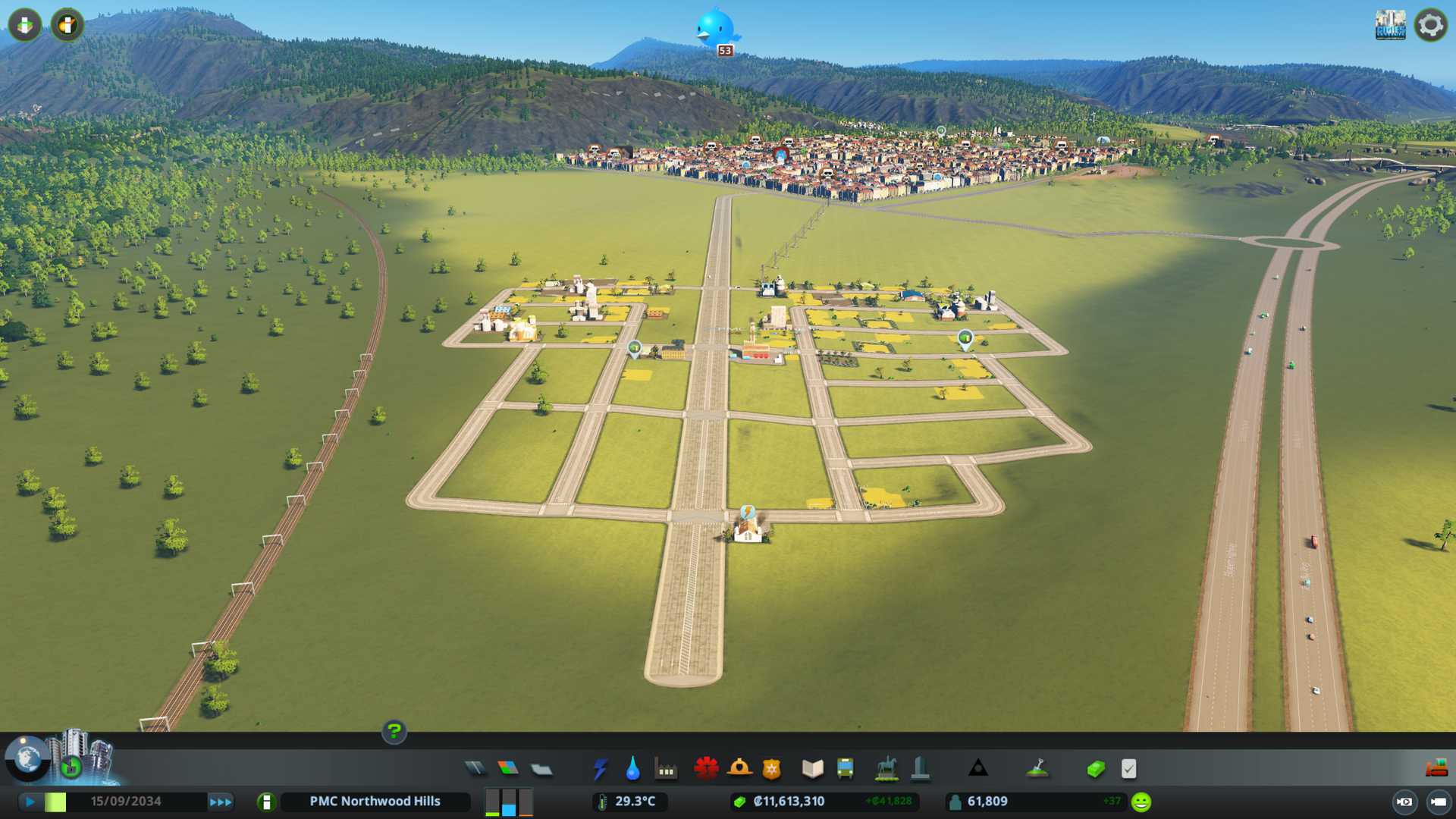Viewport: 1456px width, 819px height.
Task: Activate the bulldozer tool
Action: pyautogui.click(x=1436, y=769)
